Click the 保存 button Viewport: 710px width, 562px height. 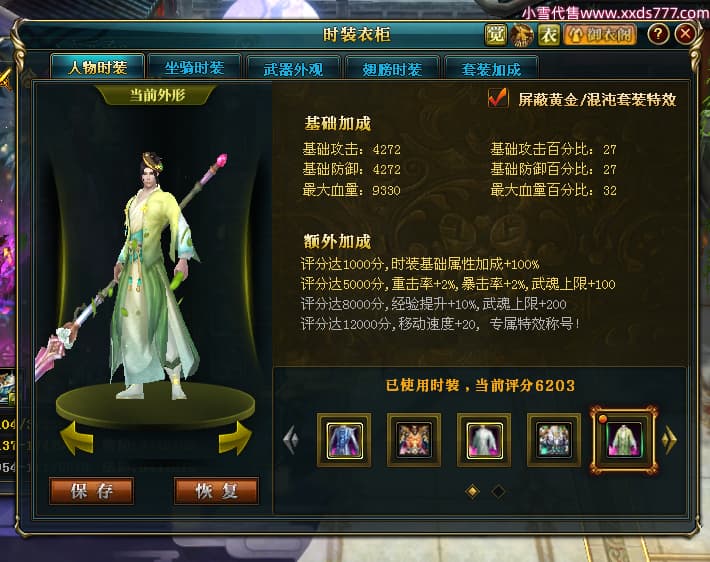(x=91, y=491)
